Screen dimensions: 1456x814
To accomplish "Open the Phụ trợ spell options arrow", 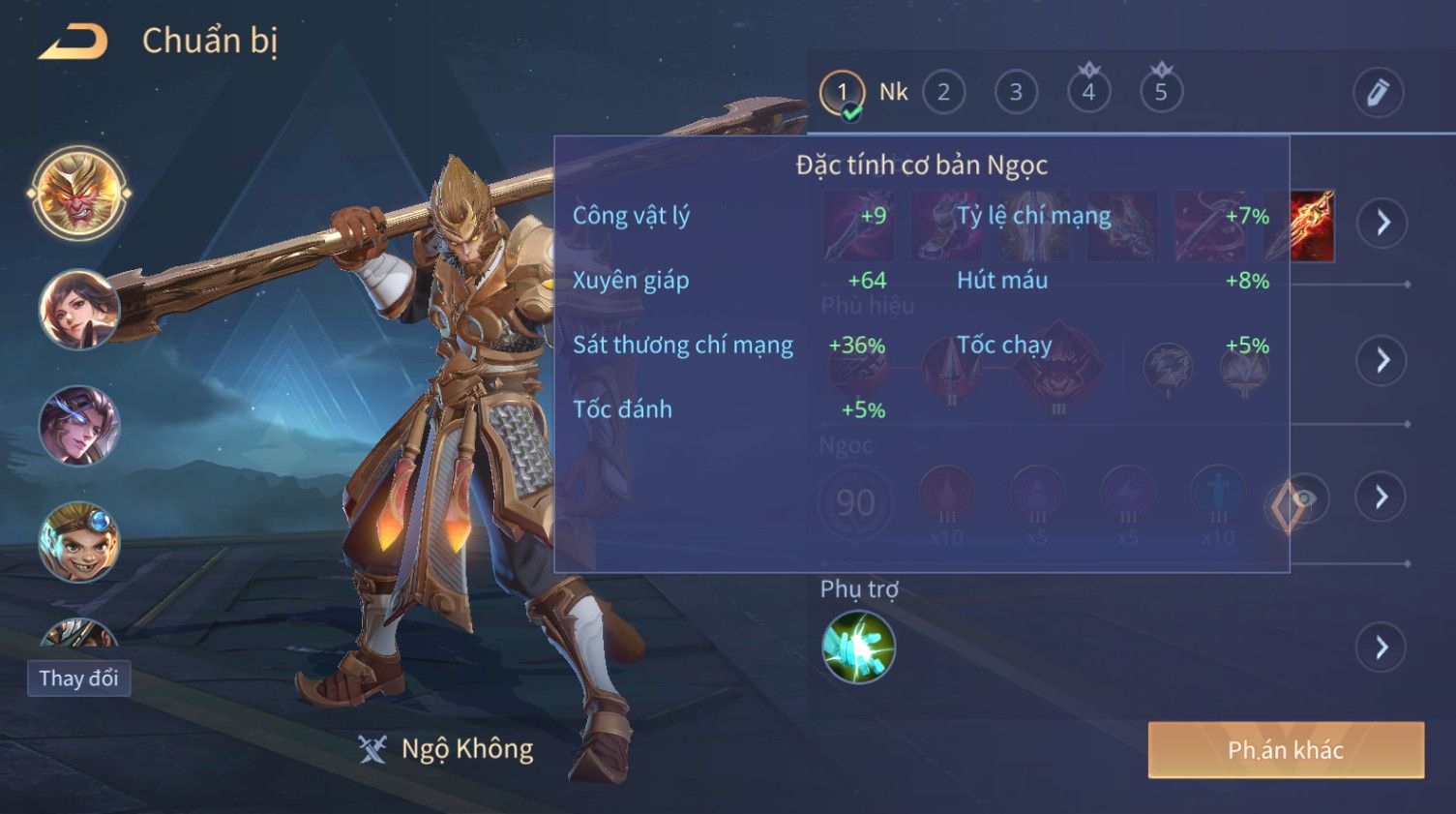I will coord(1381,648).
